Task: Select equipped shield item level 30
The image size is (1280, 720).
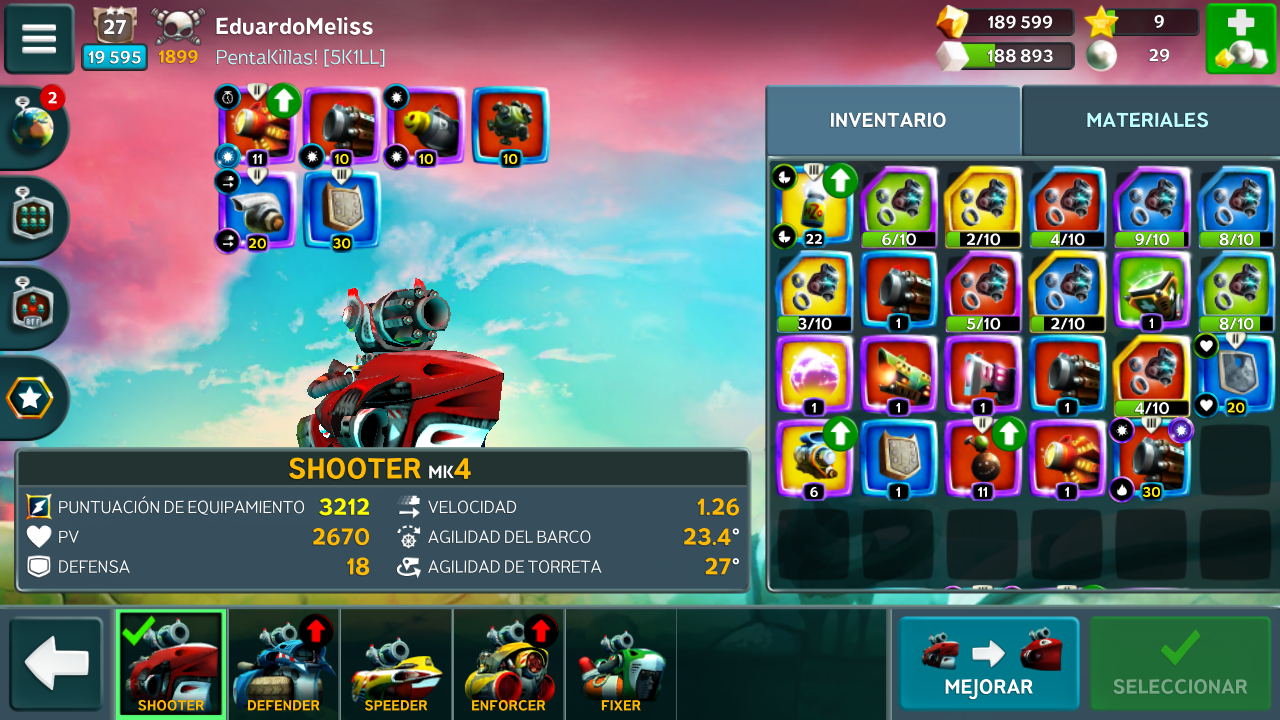Action: (x=342, y=209)
